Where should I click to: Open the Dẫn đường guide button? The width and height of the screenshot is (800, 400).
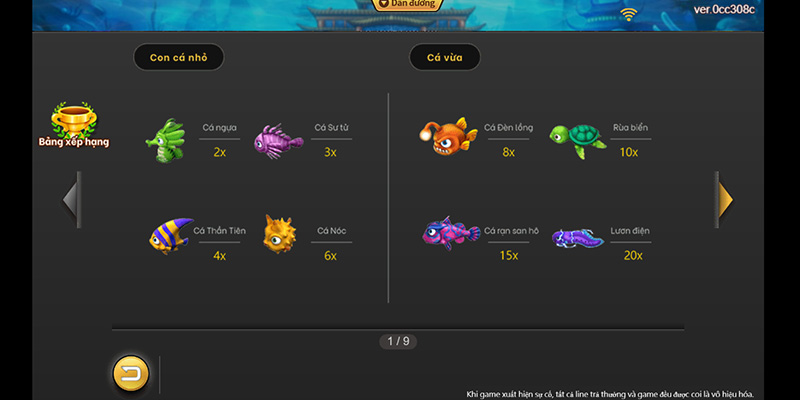tap(409, 5)
